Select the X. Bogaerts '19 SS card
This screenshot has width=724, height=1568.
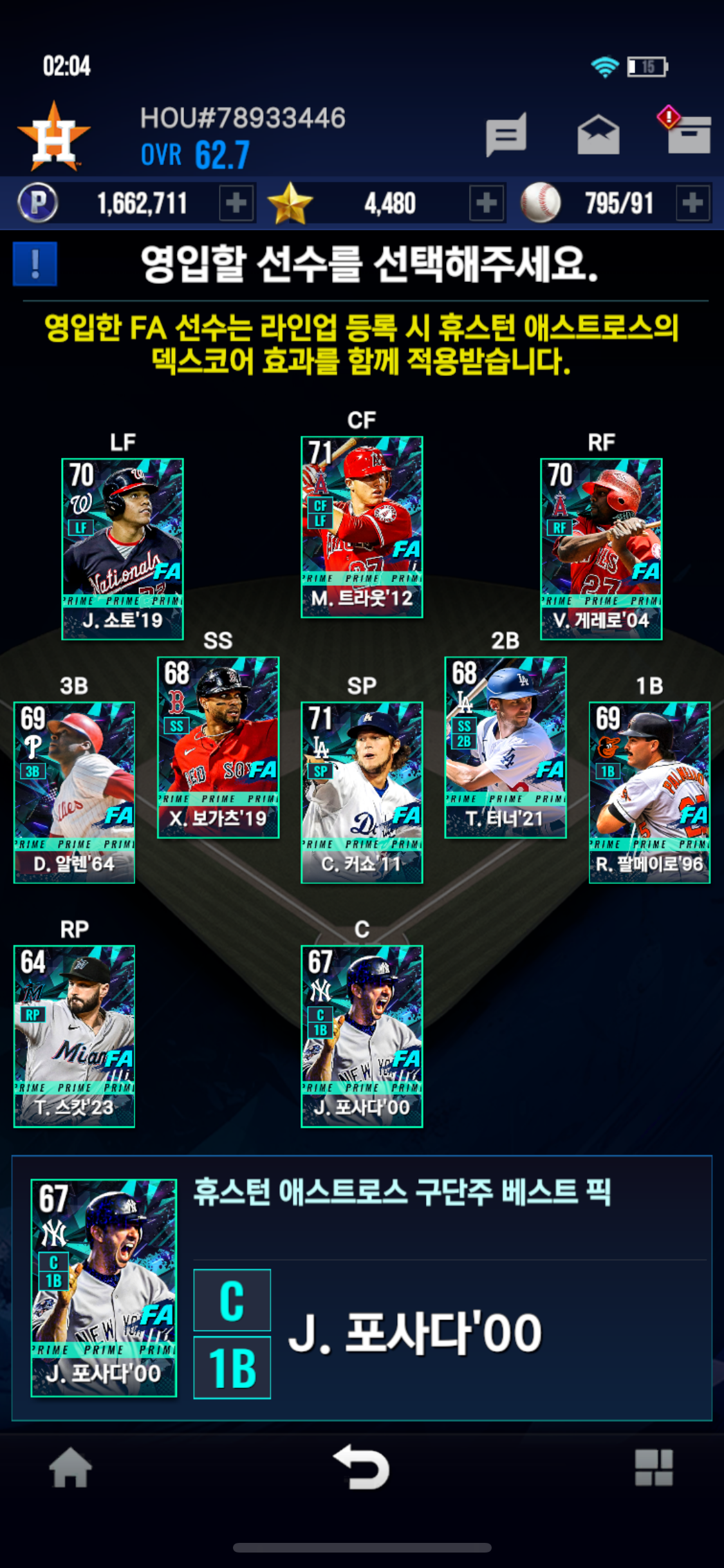218,747
